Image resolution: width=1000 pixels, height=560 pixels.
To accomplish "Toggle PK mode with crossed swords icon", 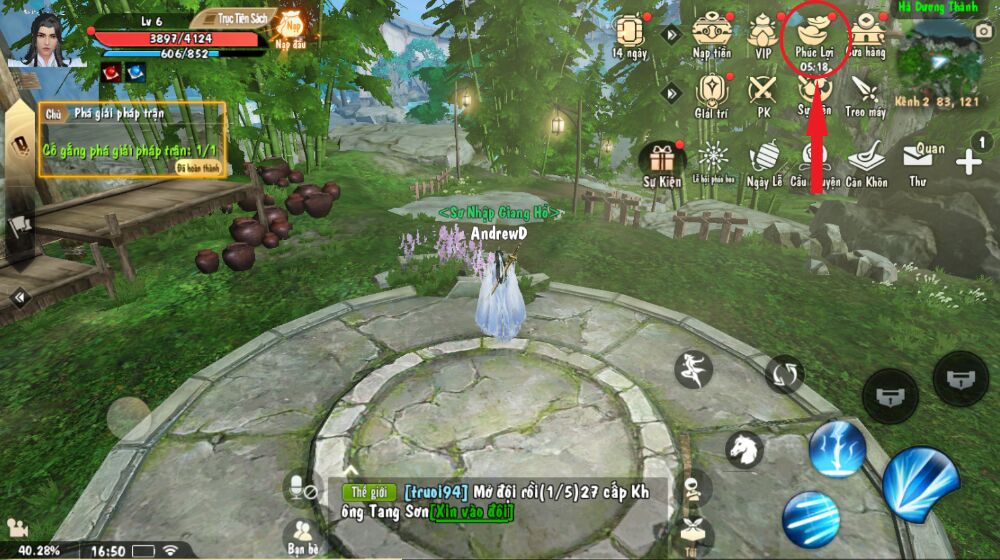I will (x=764, y=93).
